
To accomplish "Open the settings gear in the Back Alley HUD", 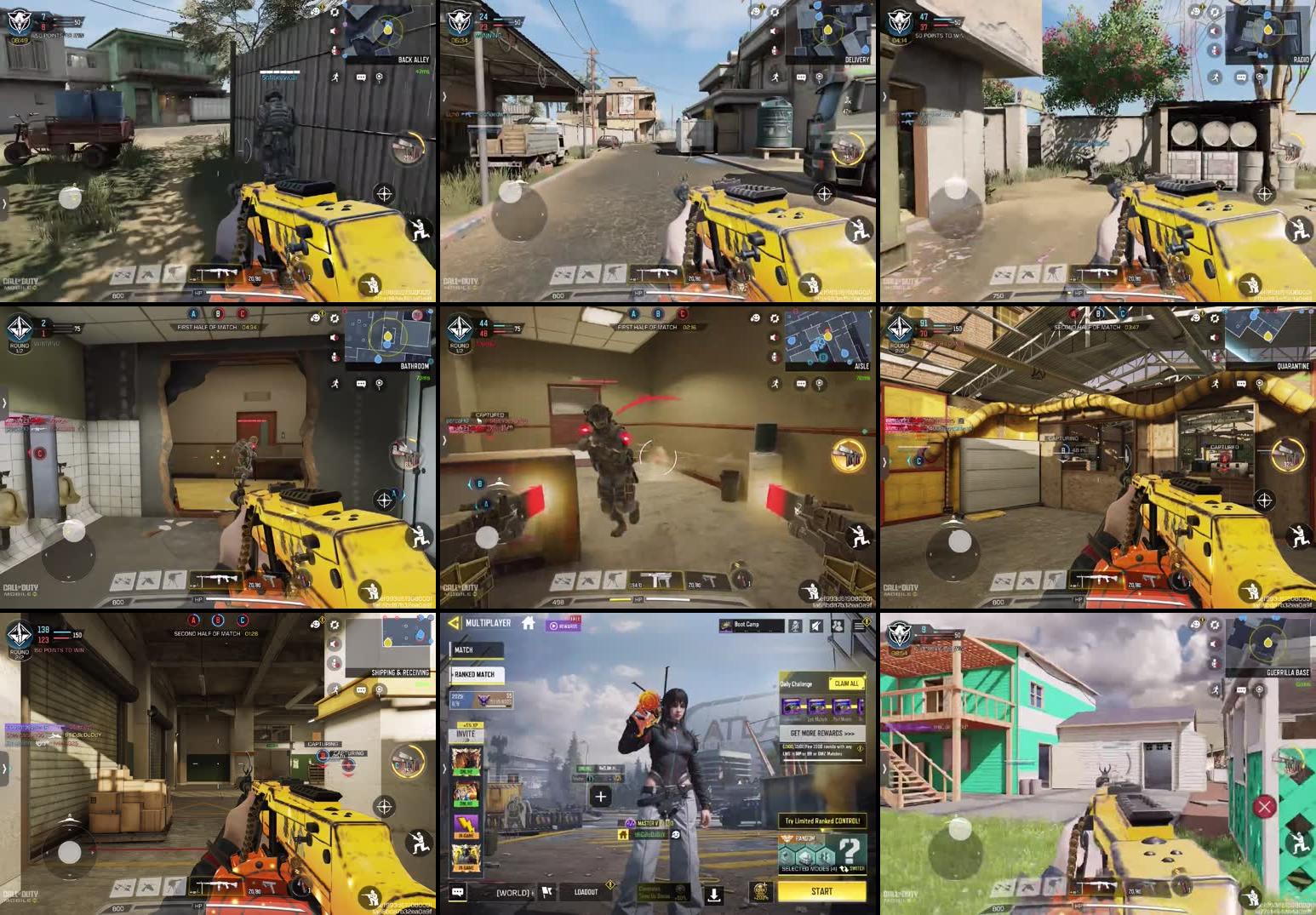I will tap(335, 13).
